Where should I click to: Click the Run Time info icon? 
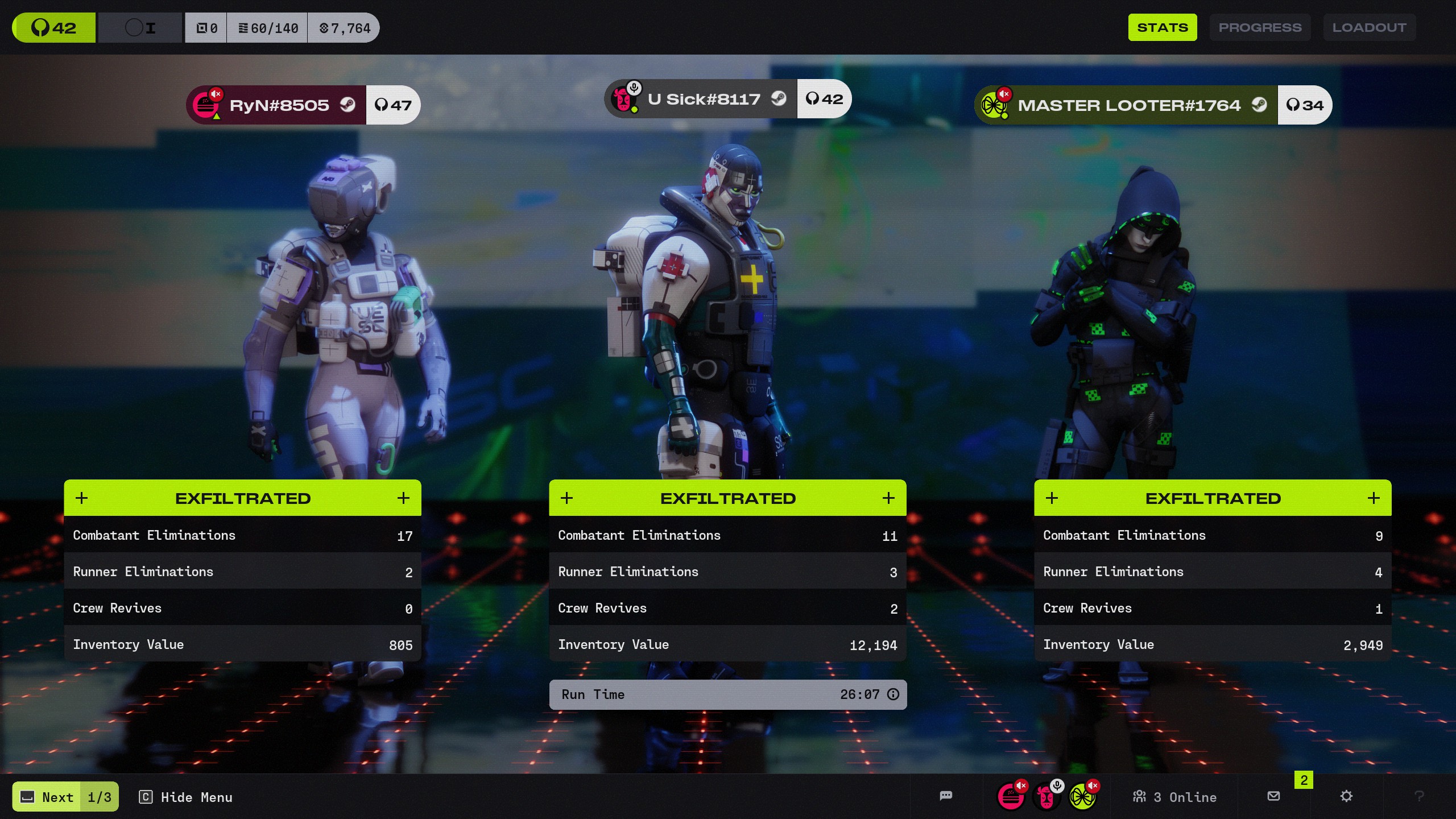(x=894, y=694)
